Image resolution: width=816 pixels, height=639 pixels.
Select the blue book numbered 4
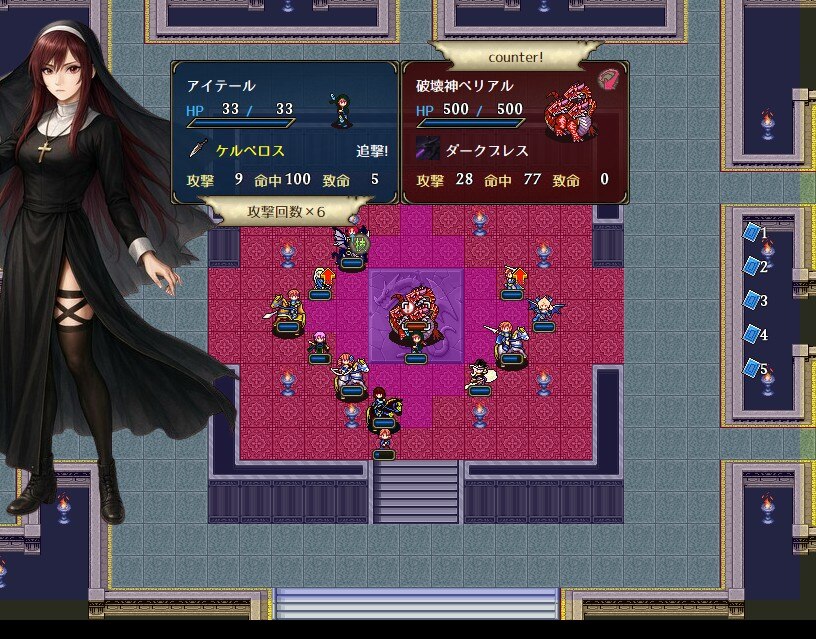click(751, 335)
